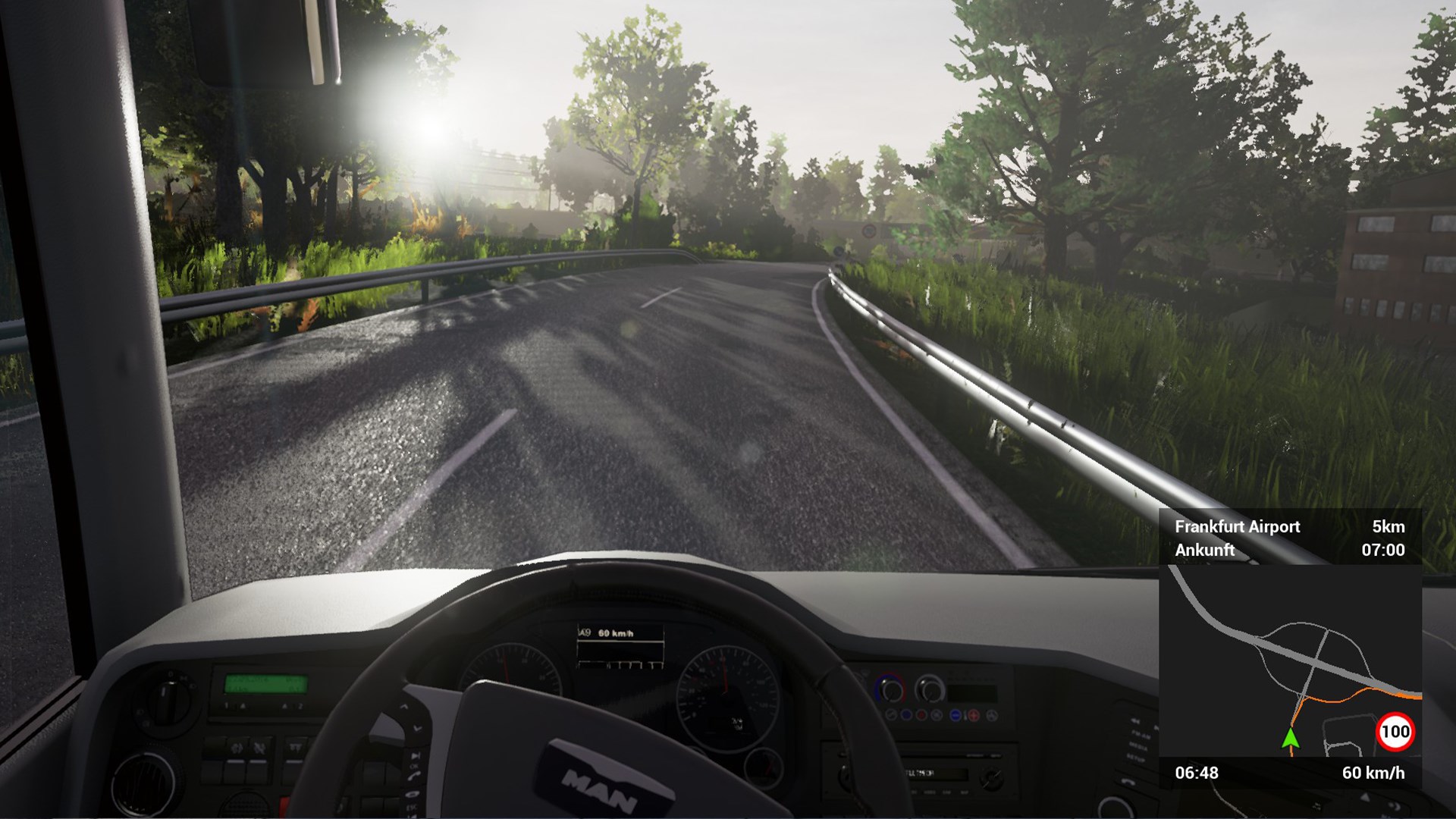The height and width of the screenshot is (819, 1456).
Task: Toggle the air recirculation button on the climate panel
Action: (936, 715)
